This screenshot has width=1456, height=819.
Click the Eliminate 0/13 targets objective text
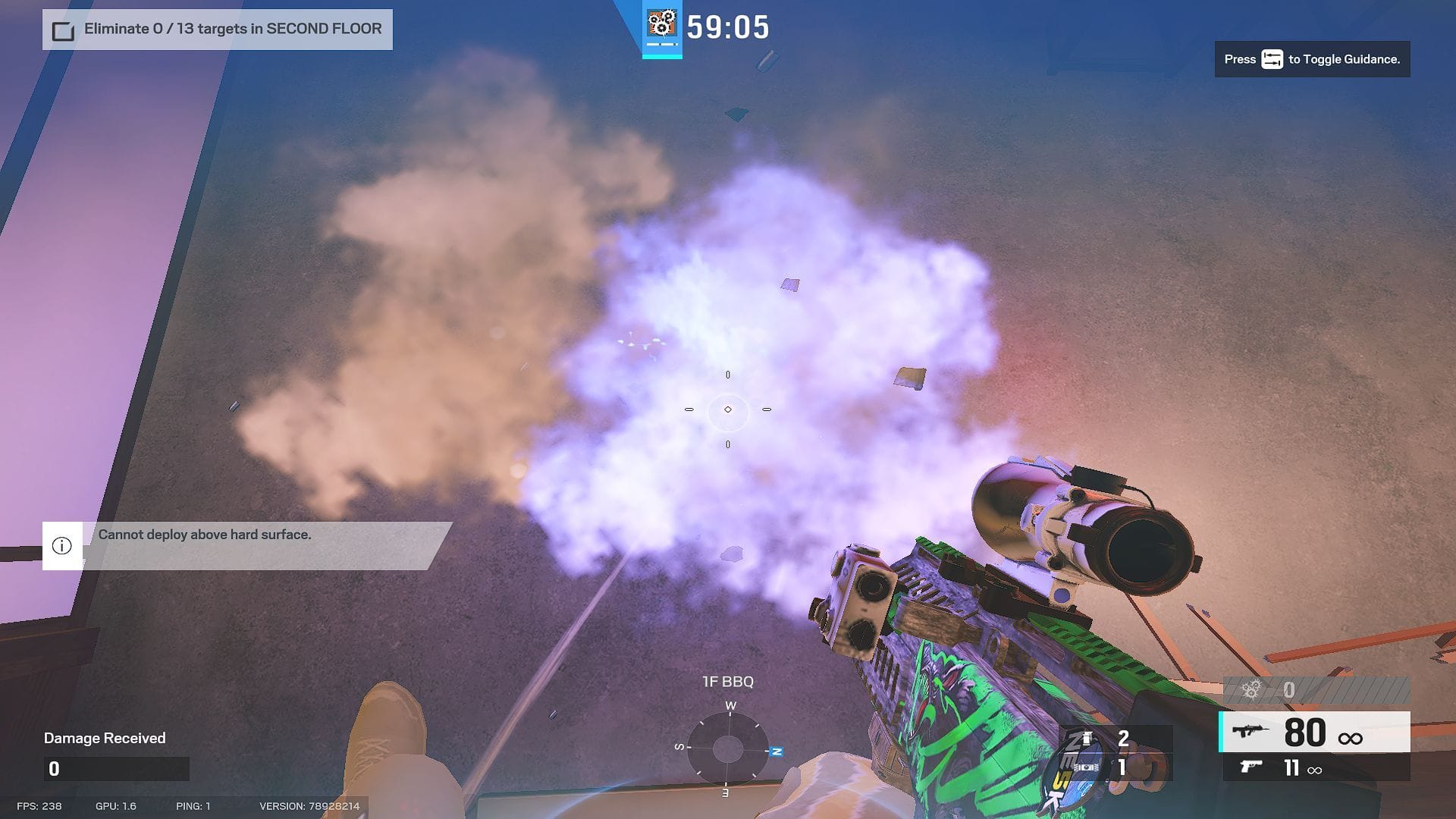[235, 29]
